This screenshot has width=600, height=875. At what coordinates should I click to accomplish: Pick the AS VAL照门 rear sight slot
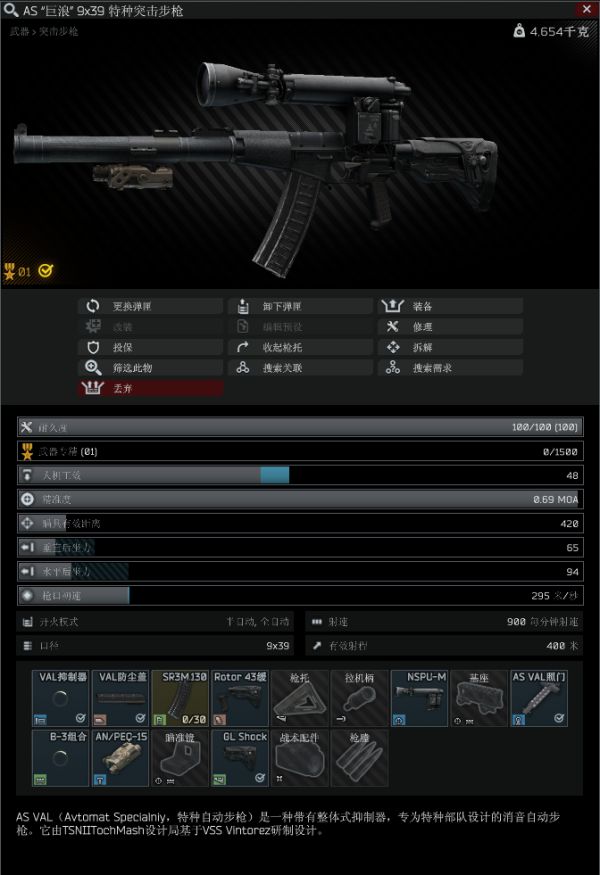click(539, 698)
